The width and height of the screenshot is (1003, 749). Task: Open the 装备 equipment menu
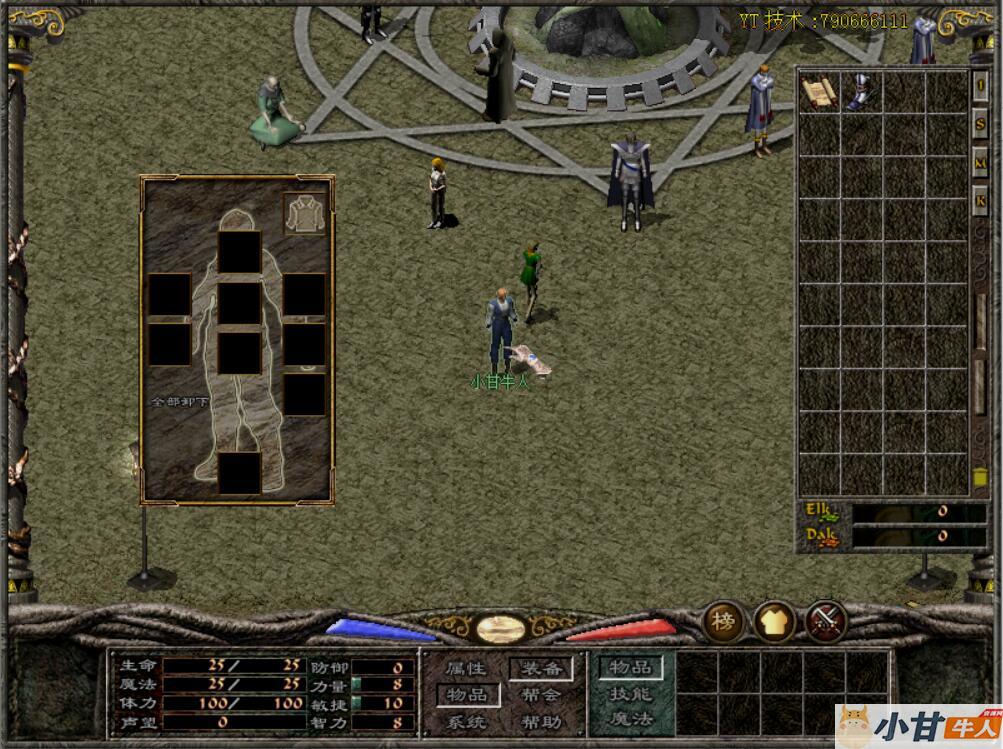tap(541, 668)
